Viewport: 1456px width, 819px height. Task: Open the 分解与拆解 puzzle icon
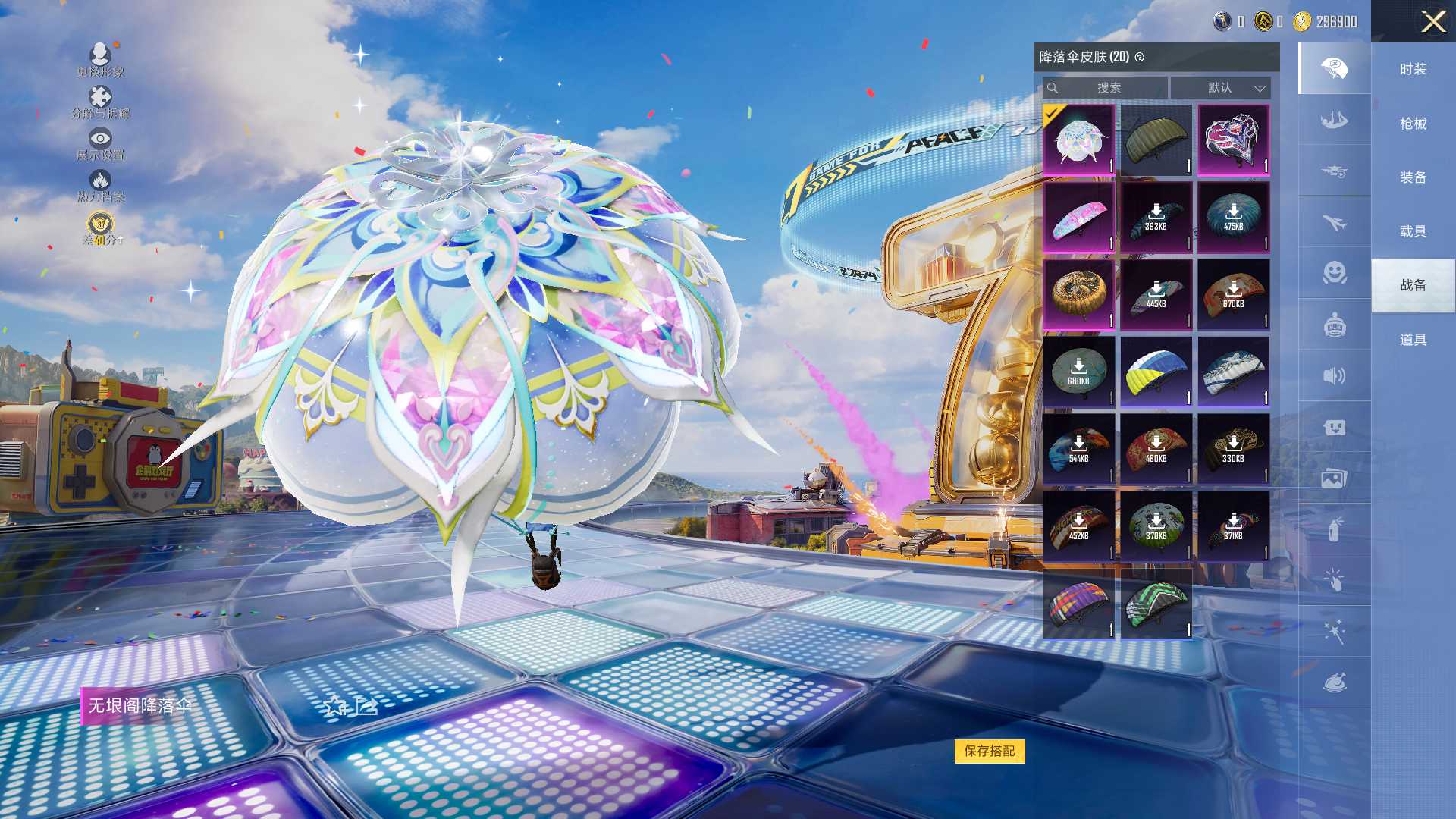(100, 98)
